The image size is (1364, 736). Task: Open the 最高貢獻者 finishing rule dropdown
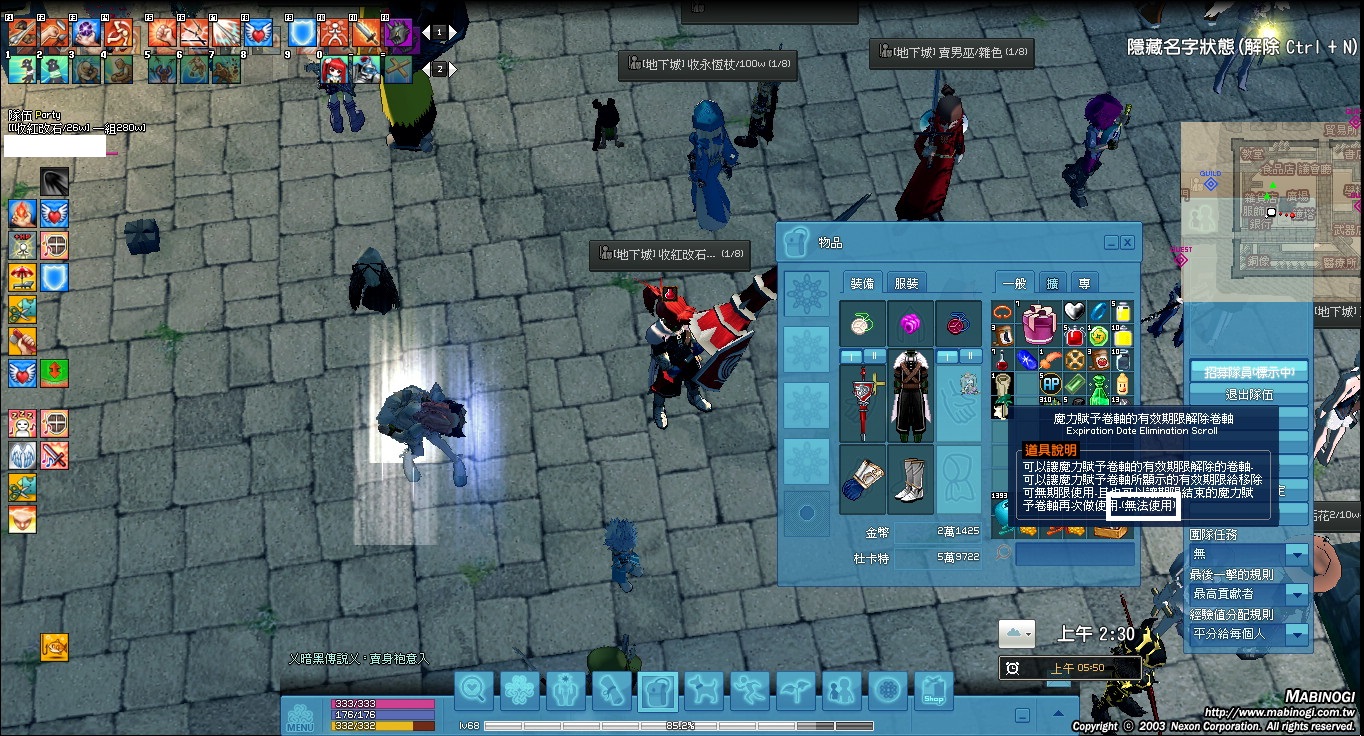click(x=1296, y=594)
